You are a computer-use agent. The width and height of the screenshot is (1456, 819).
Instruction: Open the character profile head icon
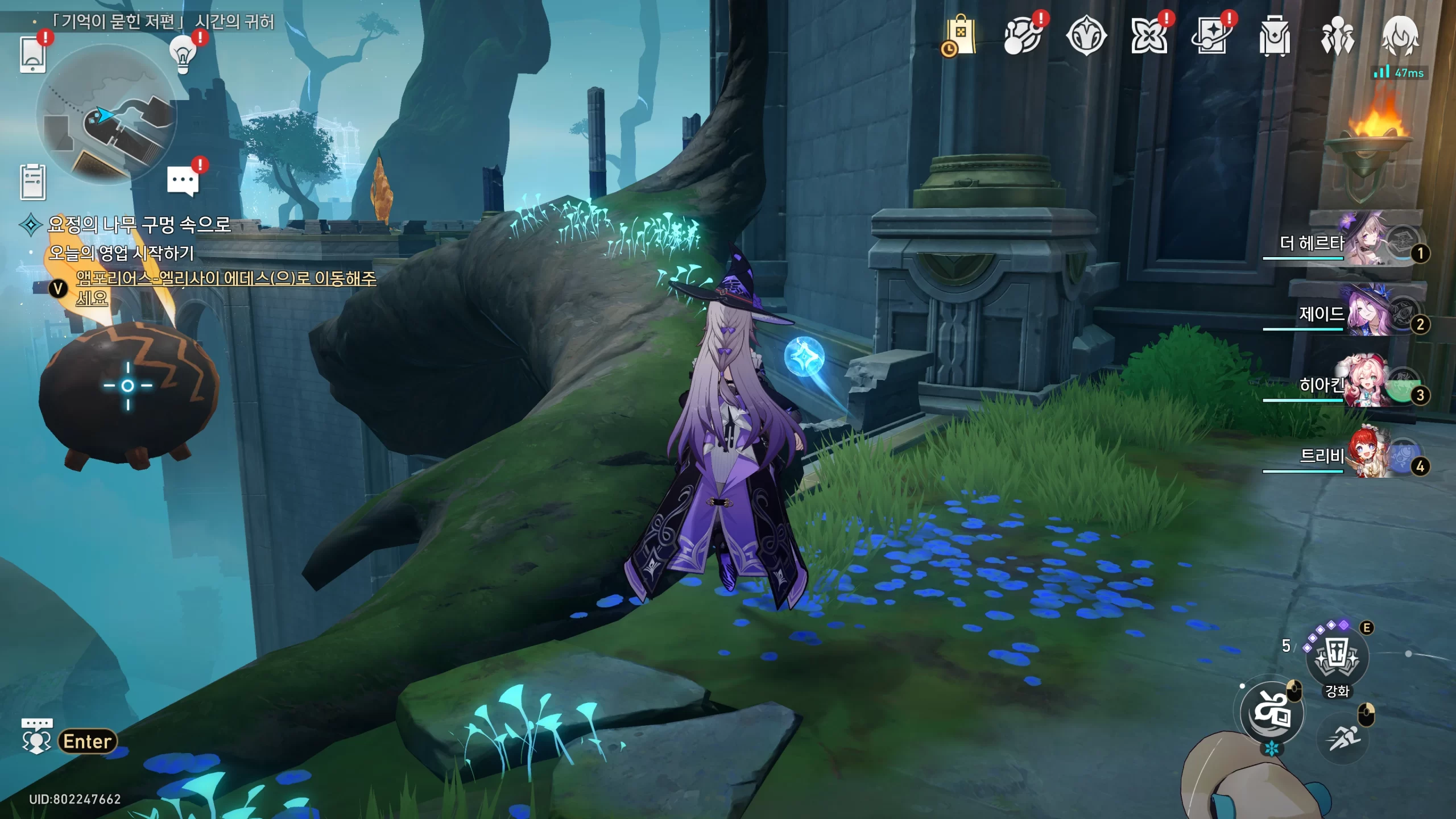1400,36
